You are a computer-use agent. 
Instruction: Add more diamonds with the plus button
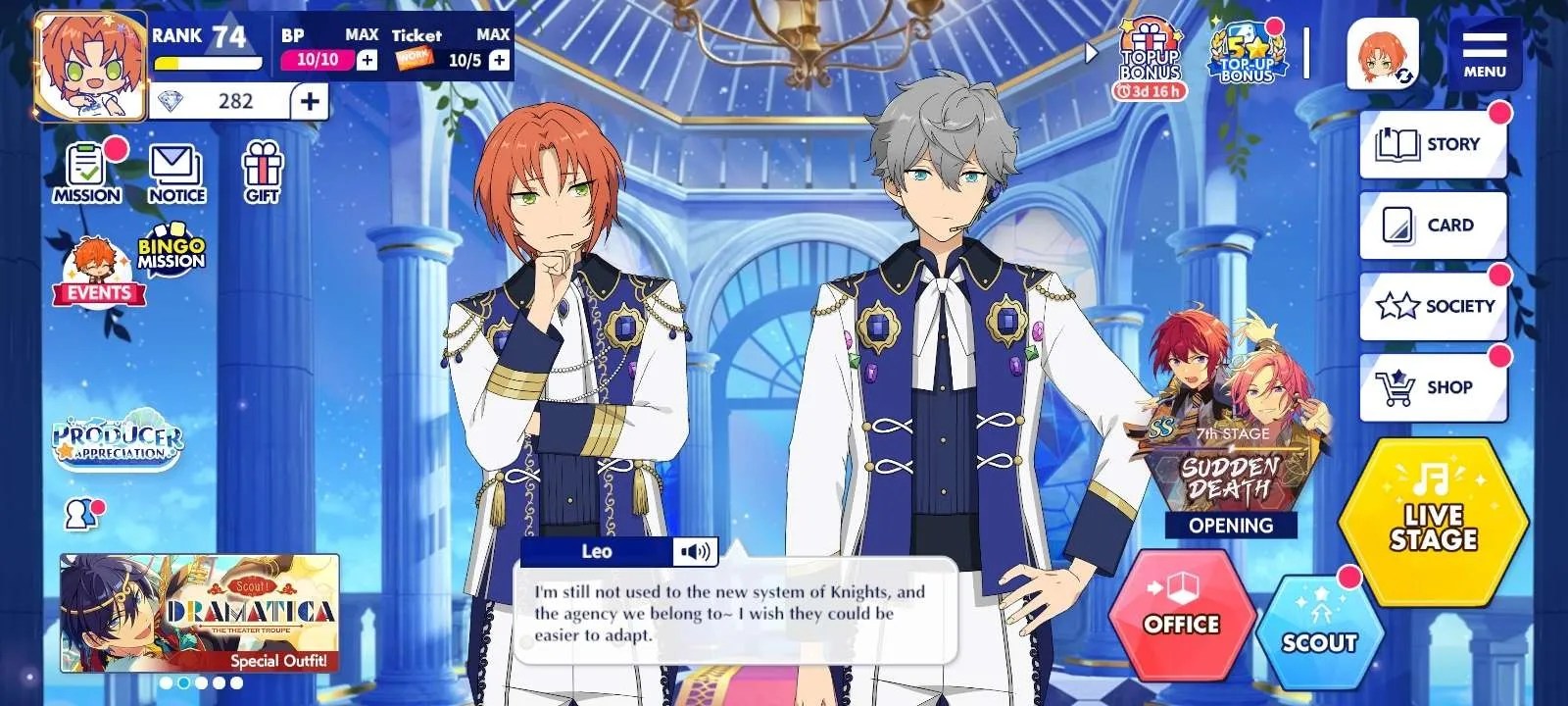click(x=310, y=101)
